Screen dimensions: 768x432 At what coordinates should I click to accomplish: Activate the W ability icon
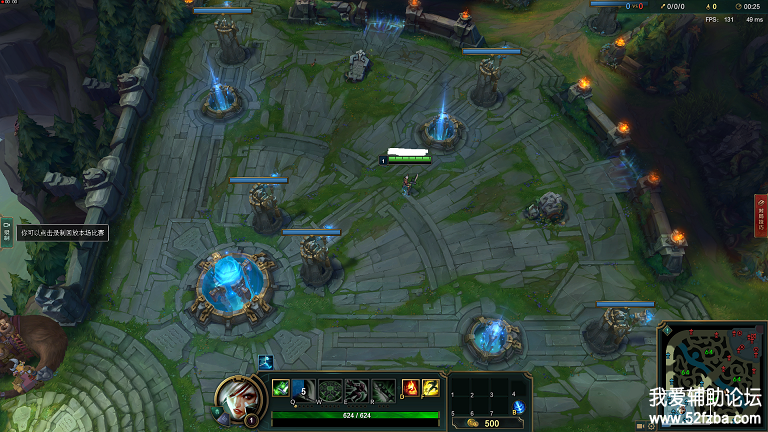pyautogui.click(x=331, y=389)
